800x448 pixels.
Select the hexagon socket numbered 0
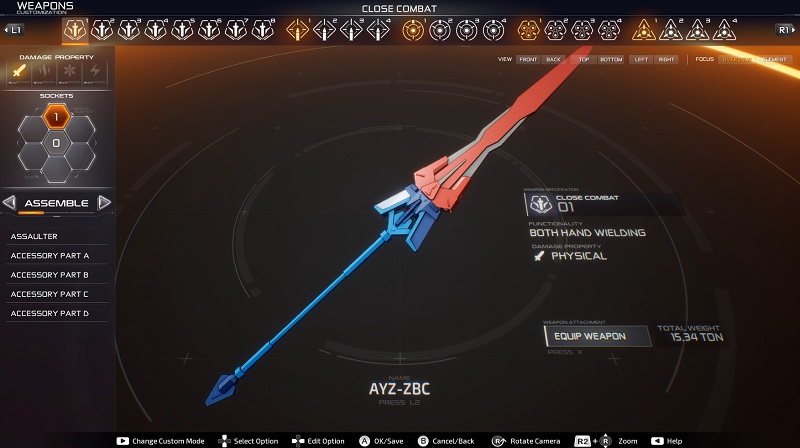(x=56, y=143)
